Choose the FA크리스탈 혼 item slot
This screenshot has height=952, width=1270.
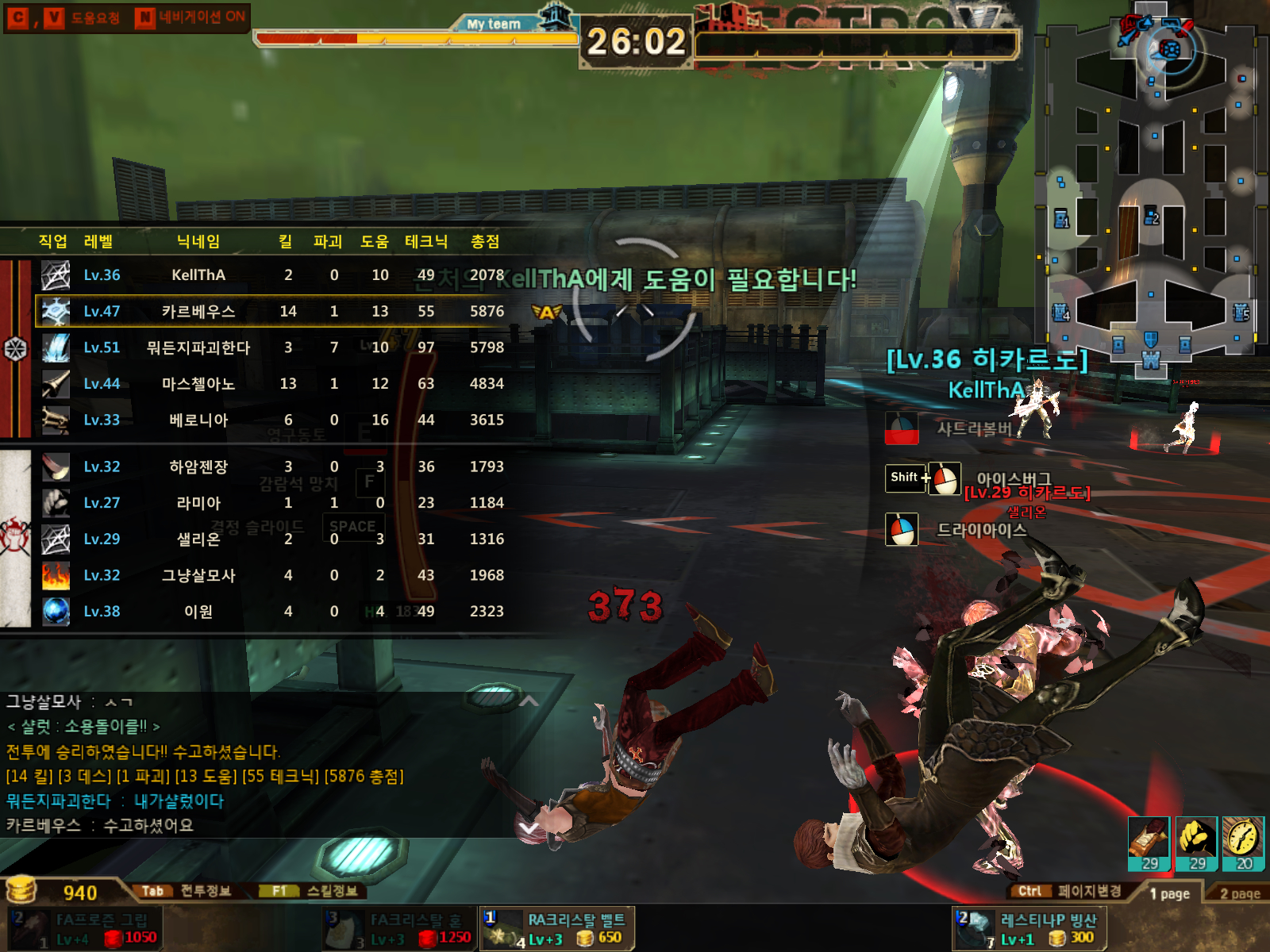pyautogui.click(x=400, y=928)
